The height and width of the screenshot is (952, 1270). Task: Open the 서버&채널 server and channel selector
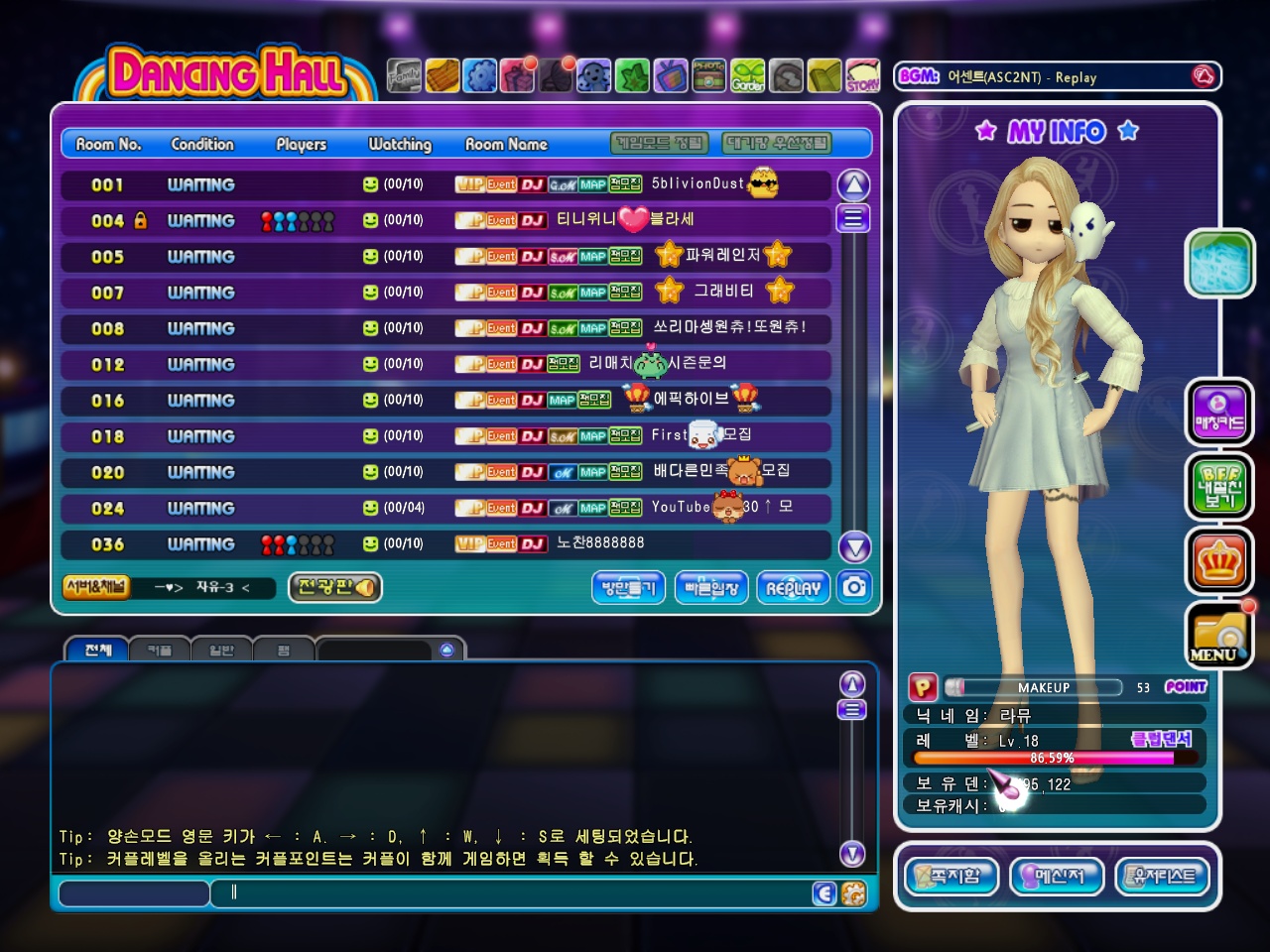point(95,587)
